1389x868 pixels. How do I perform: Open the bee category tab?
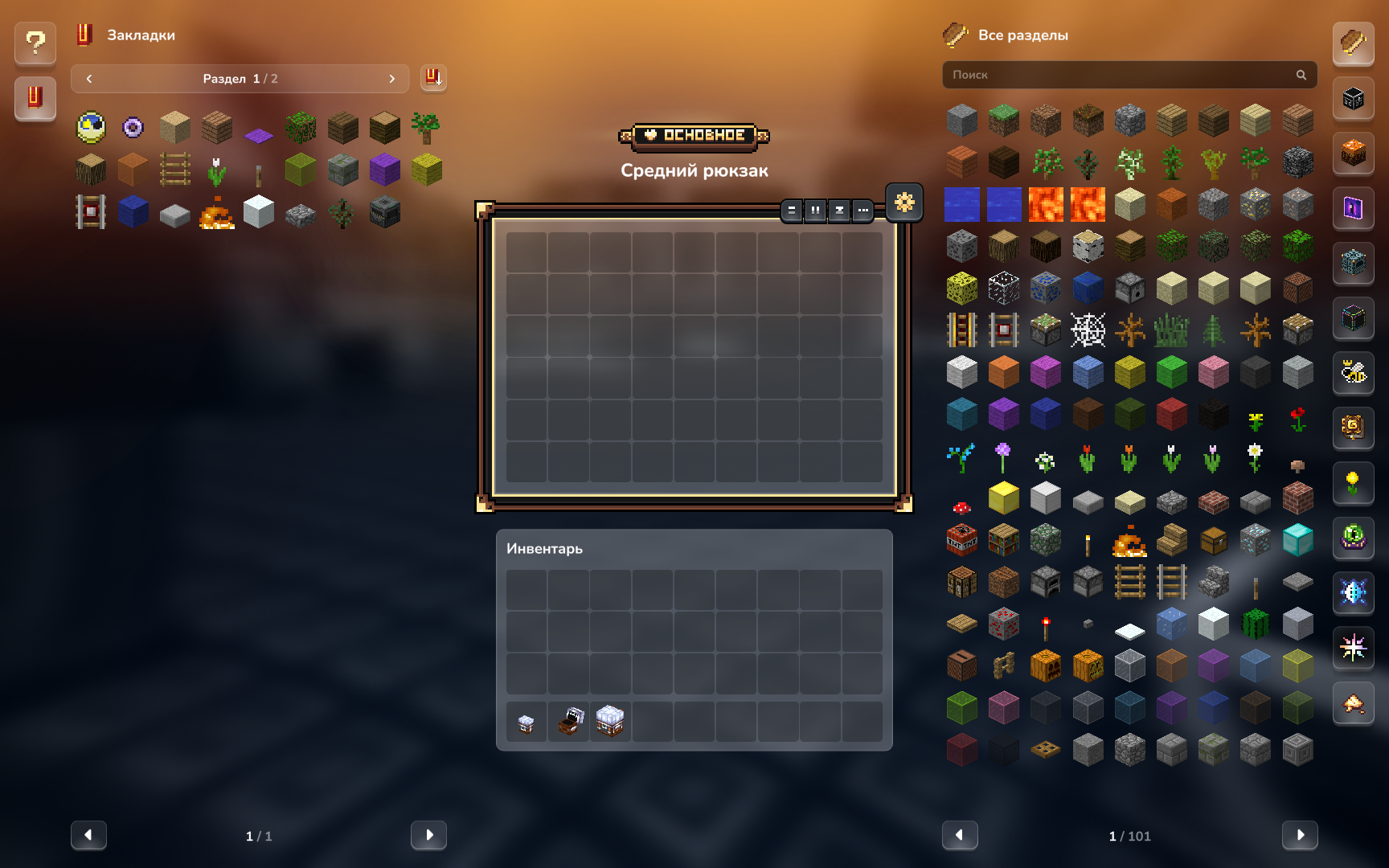[1353, 372]
